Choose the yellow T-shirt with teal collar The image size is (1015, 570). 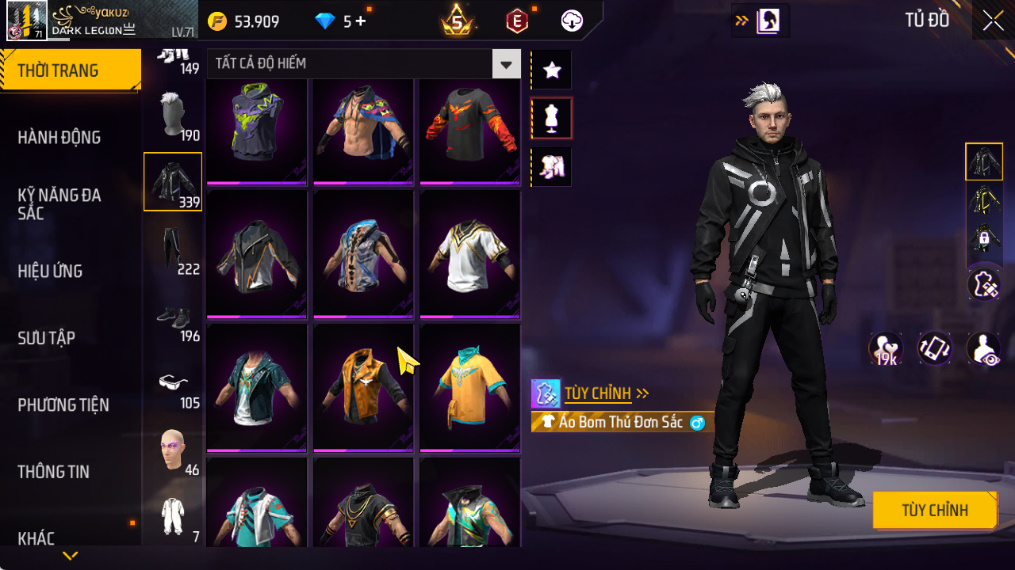469,385
